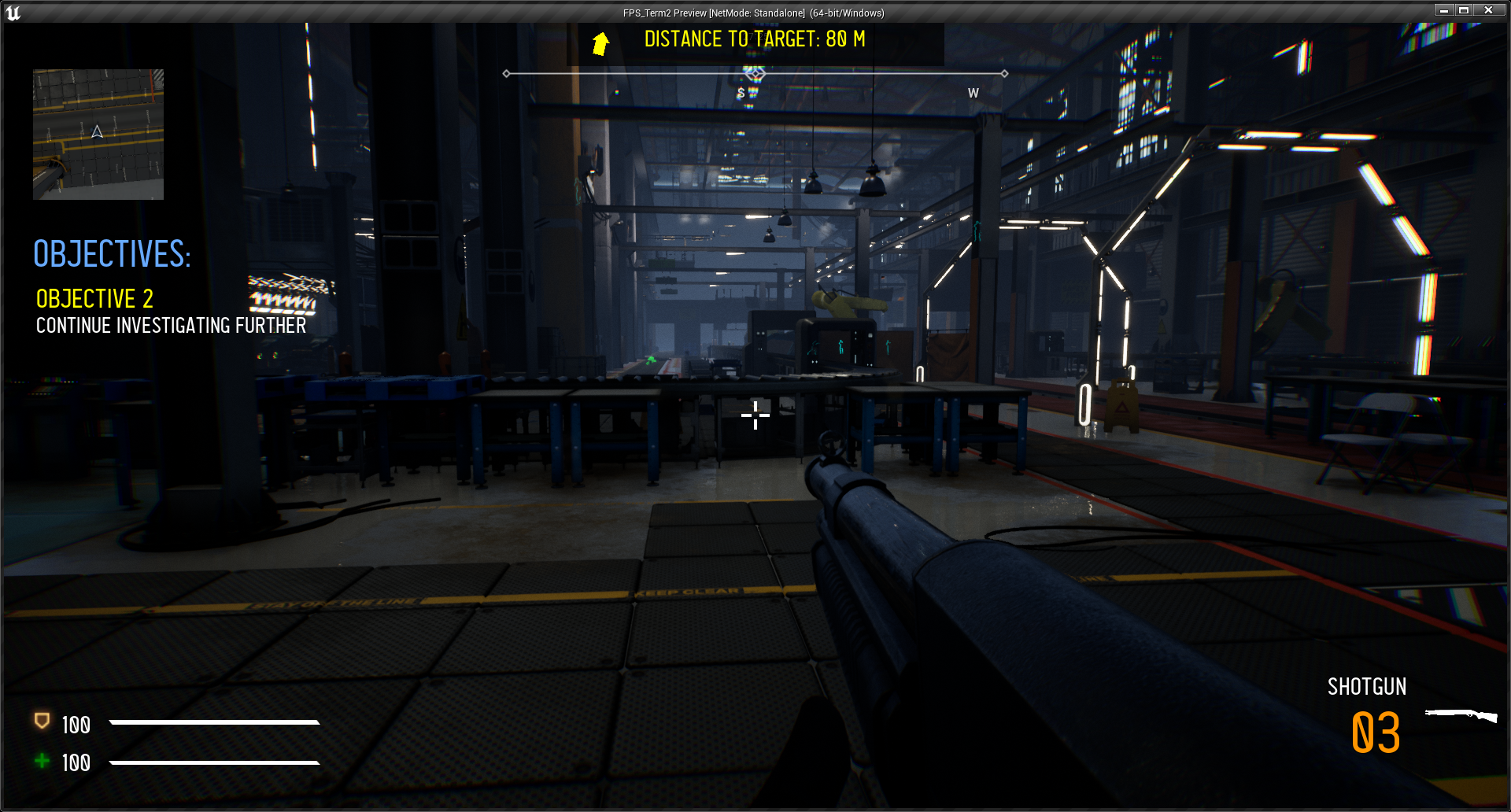Minimize the FPS_Term2 preview window
Viewport: 1511px width, 812px height.
tap(1444, 10)
